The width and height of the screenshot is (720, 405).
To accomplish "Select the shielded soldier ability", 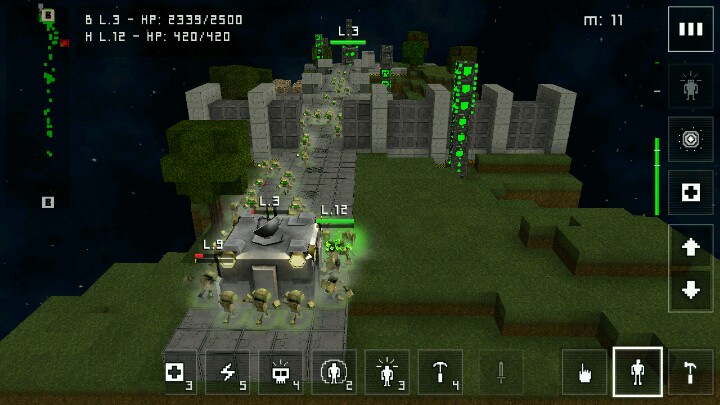I will click(334, 373).
